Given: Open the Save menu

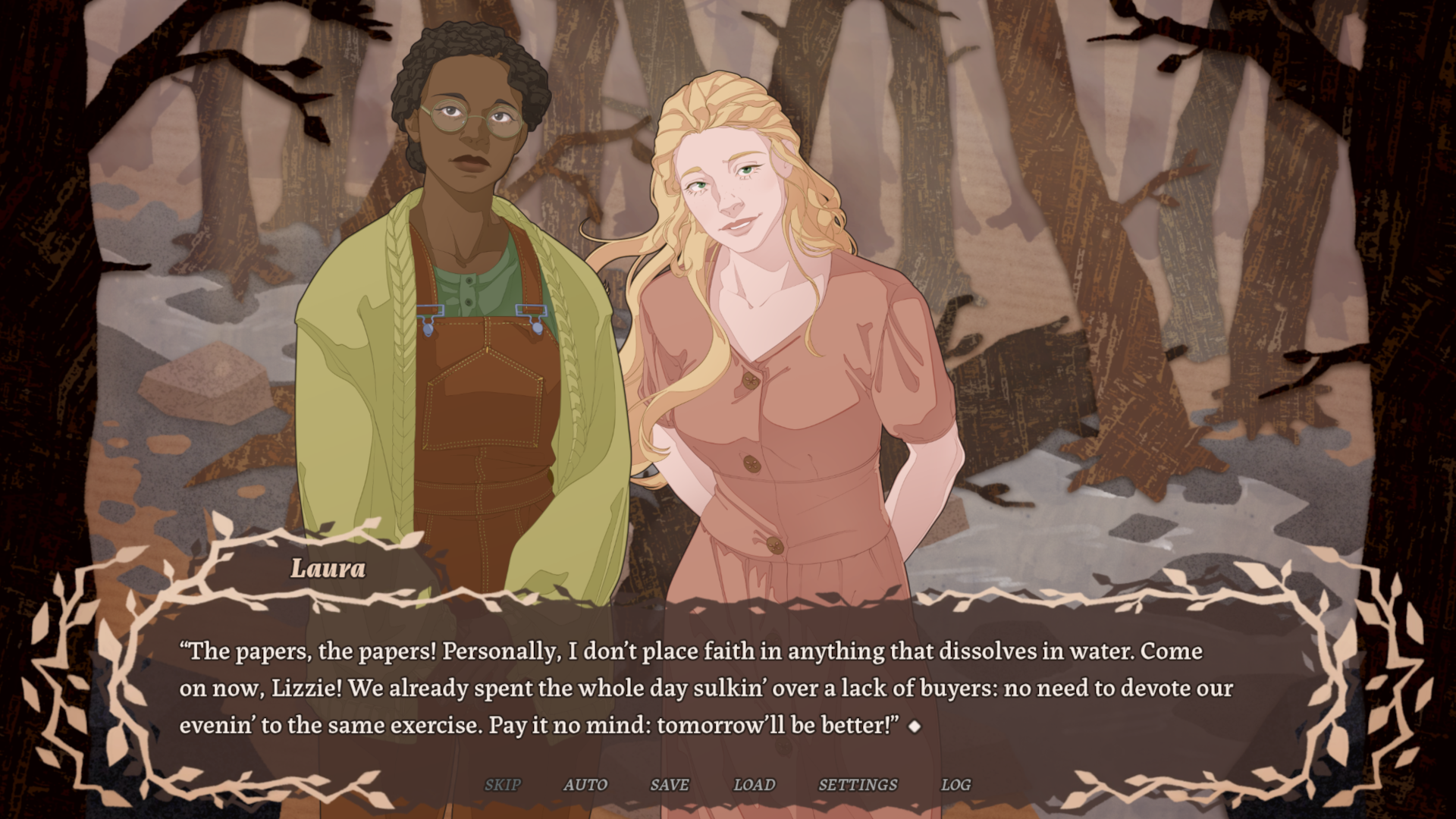Looking at the screenshot, I should (x=670, y=785).
